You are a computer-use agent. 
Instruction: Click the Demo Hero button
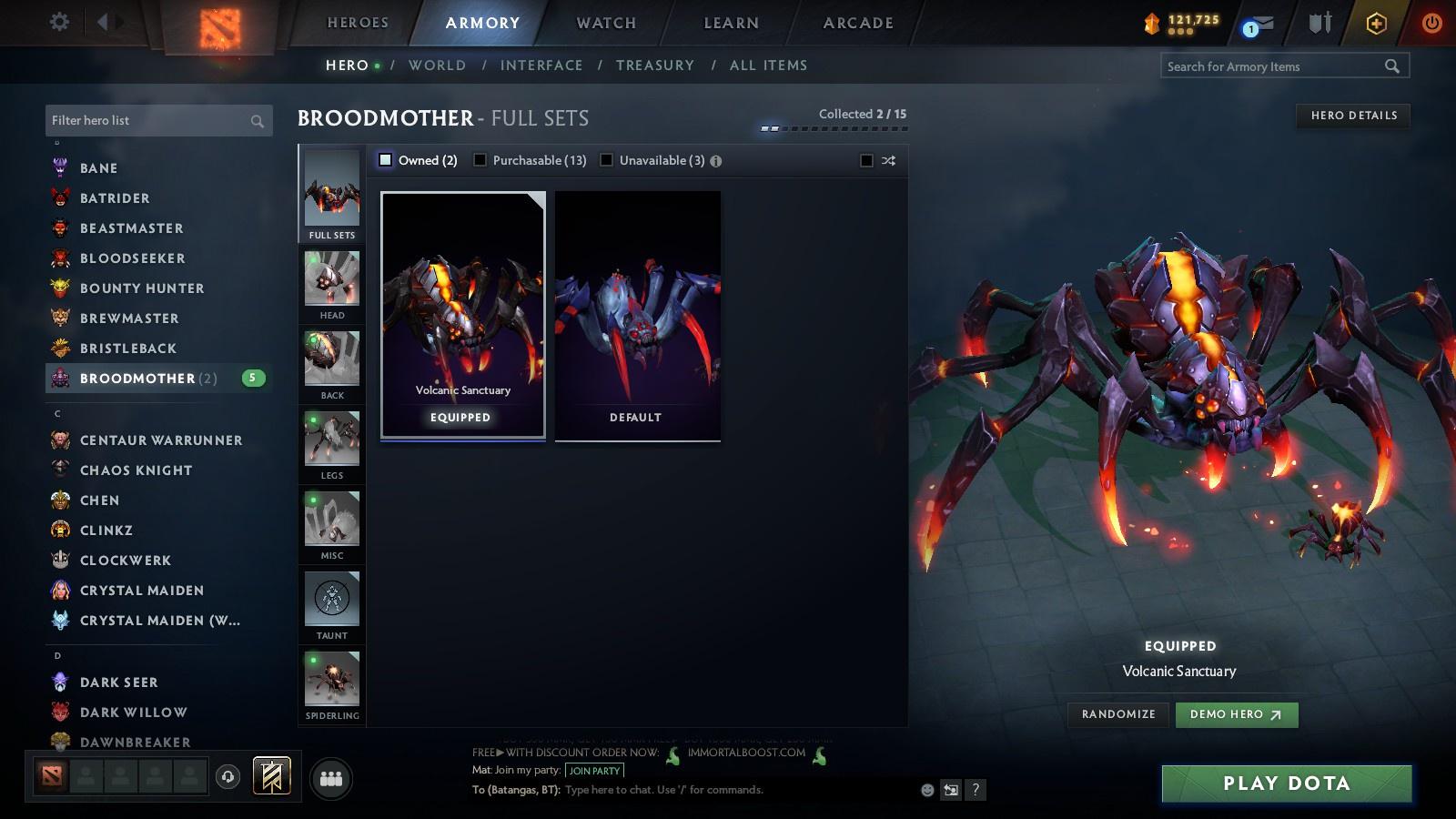tap(1235, 714)
